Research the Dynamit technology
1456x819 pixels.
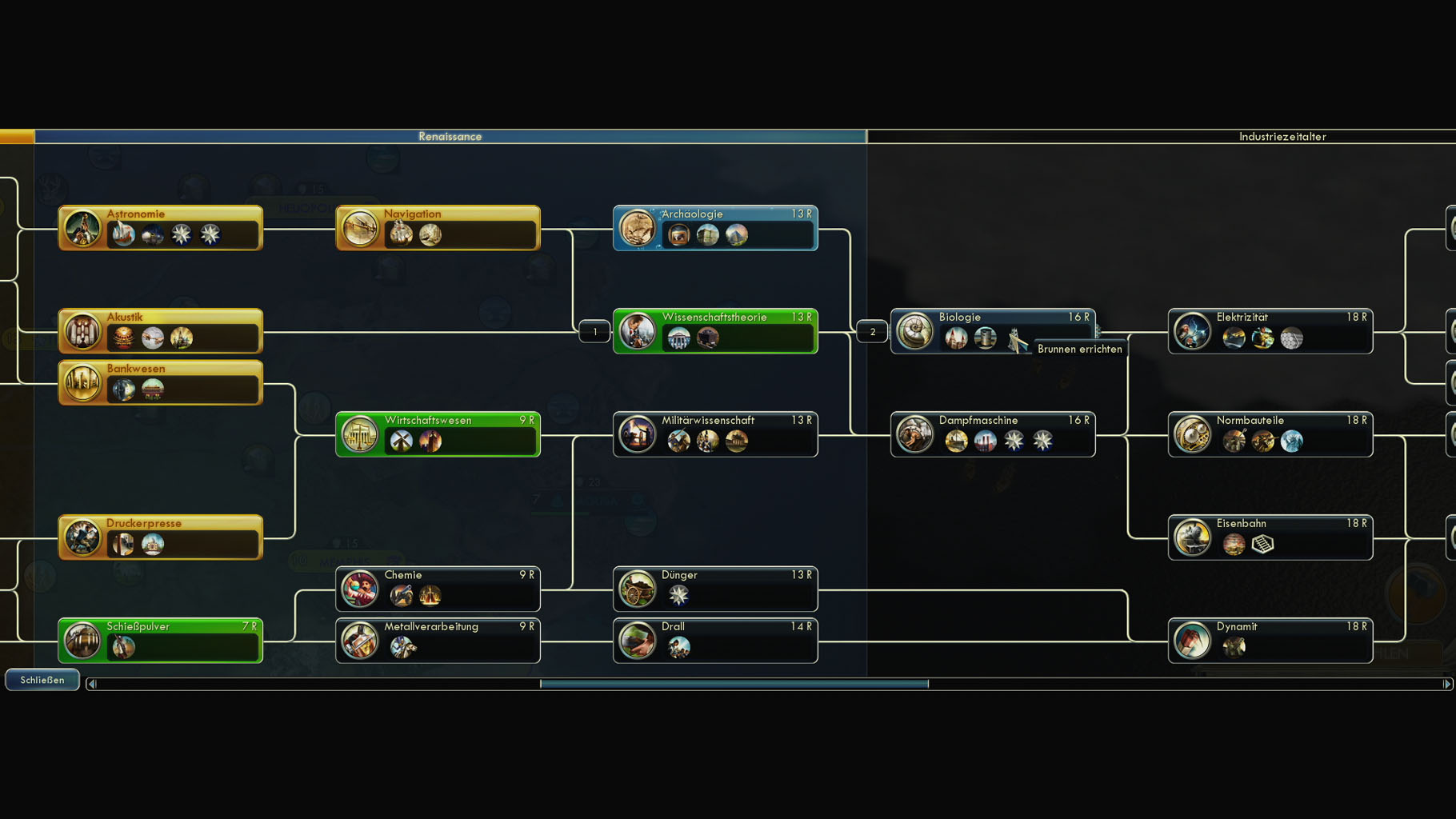tap(1270, 641)
